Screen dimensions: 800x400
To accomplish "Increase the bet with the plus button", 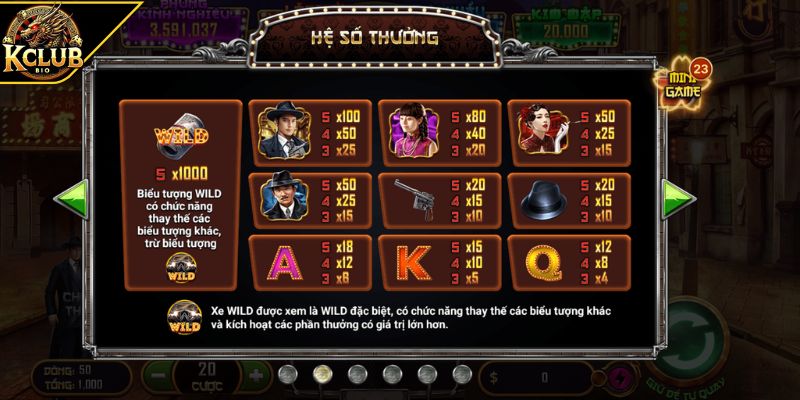I will pos(255,378).
